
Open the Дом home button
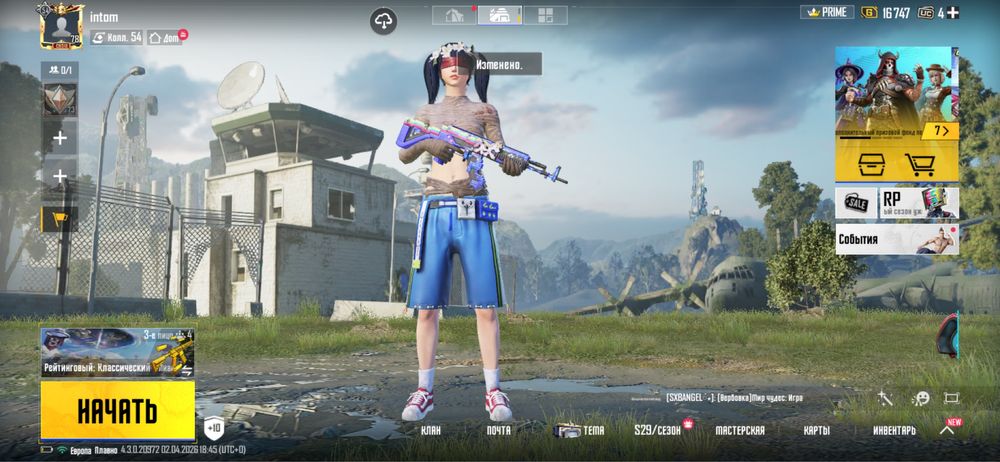(165, 37)
